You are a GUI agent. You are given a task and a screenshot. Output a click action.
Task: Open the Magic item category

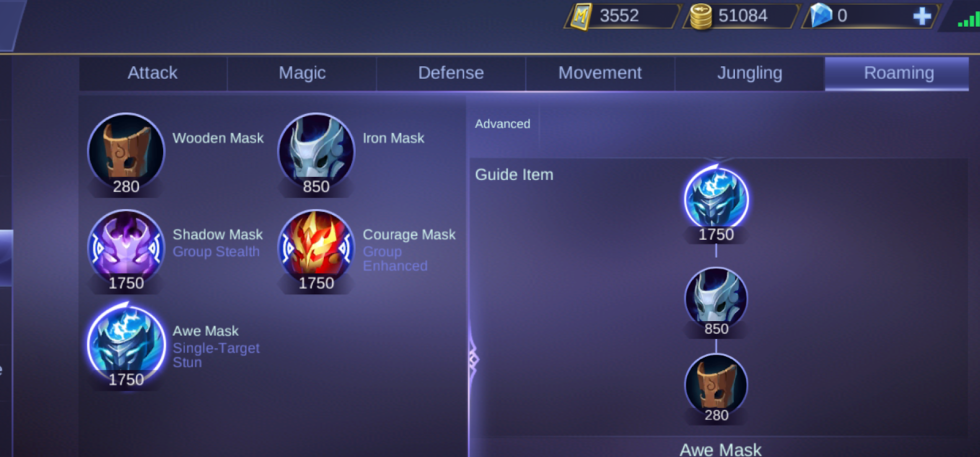tap(302, 73)
